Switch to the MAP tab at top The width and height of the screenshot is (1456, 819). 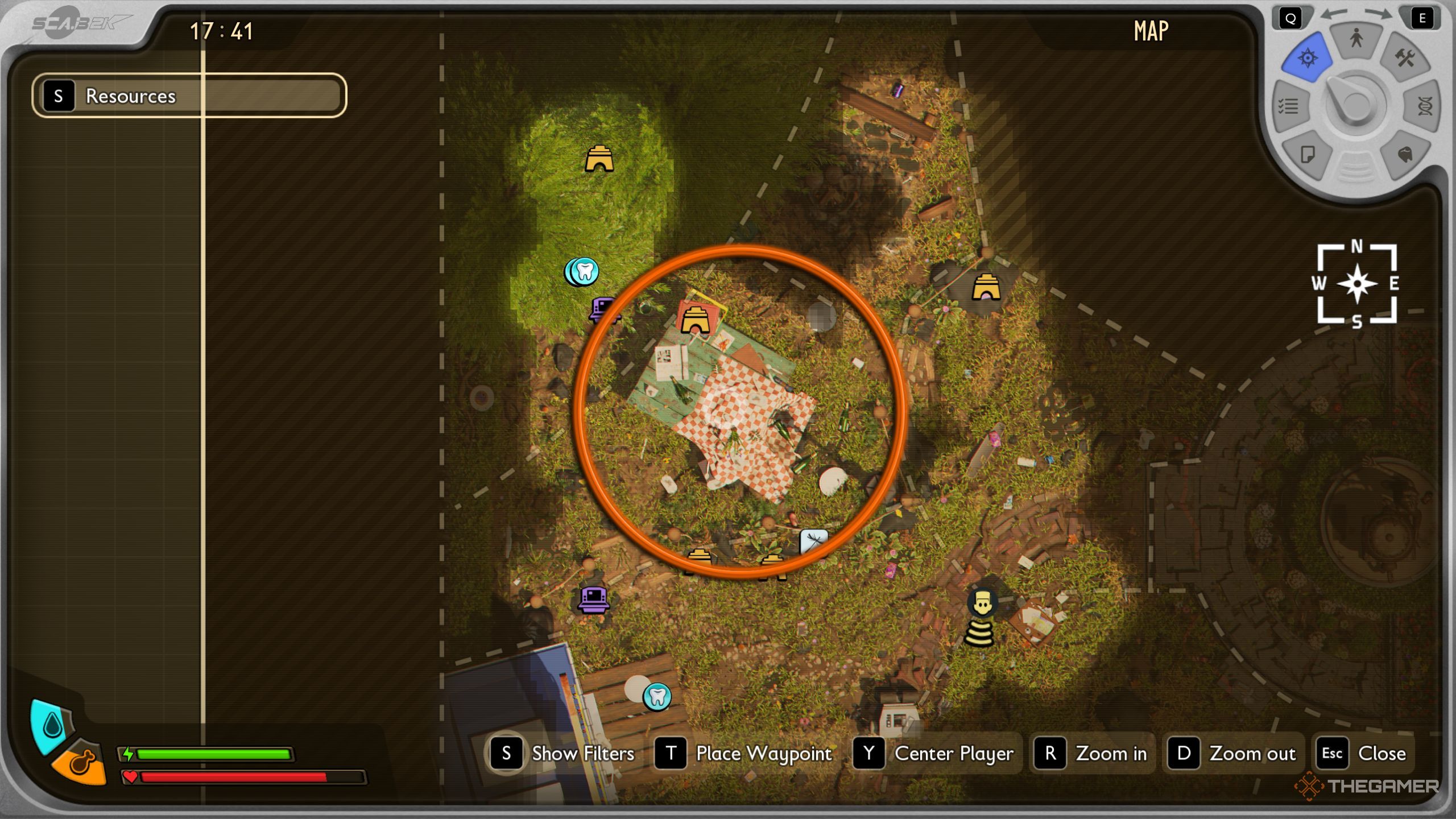click(1150, 31)
